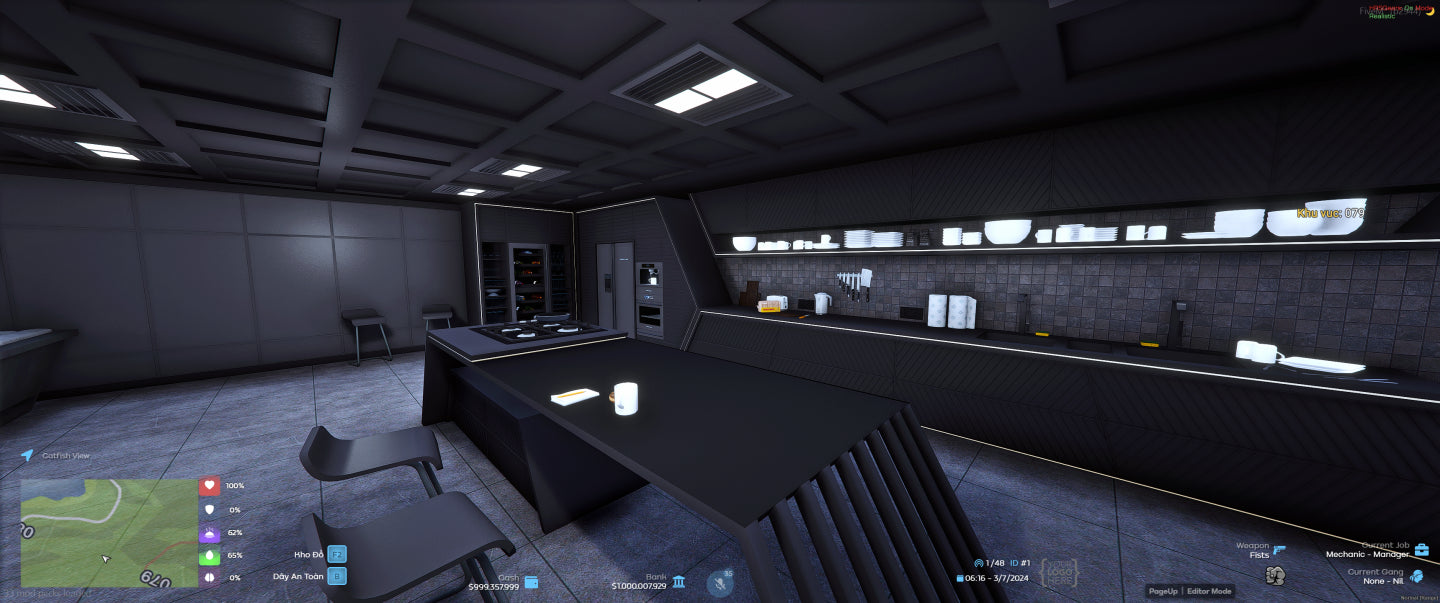The width and height of the screenshot is (1440, 603).
Task: Click the green water-drop thirst icon
Action: [209, 555]
